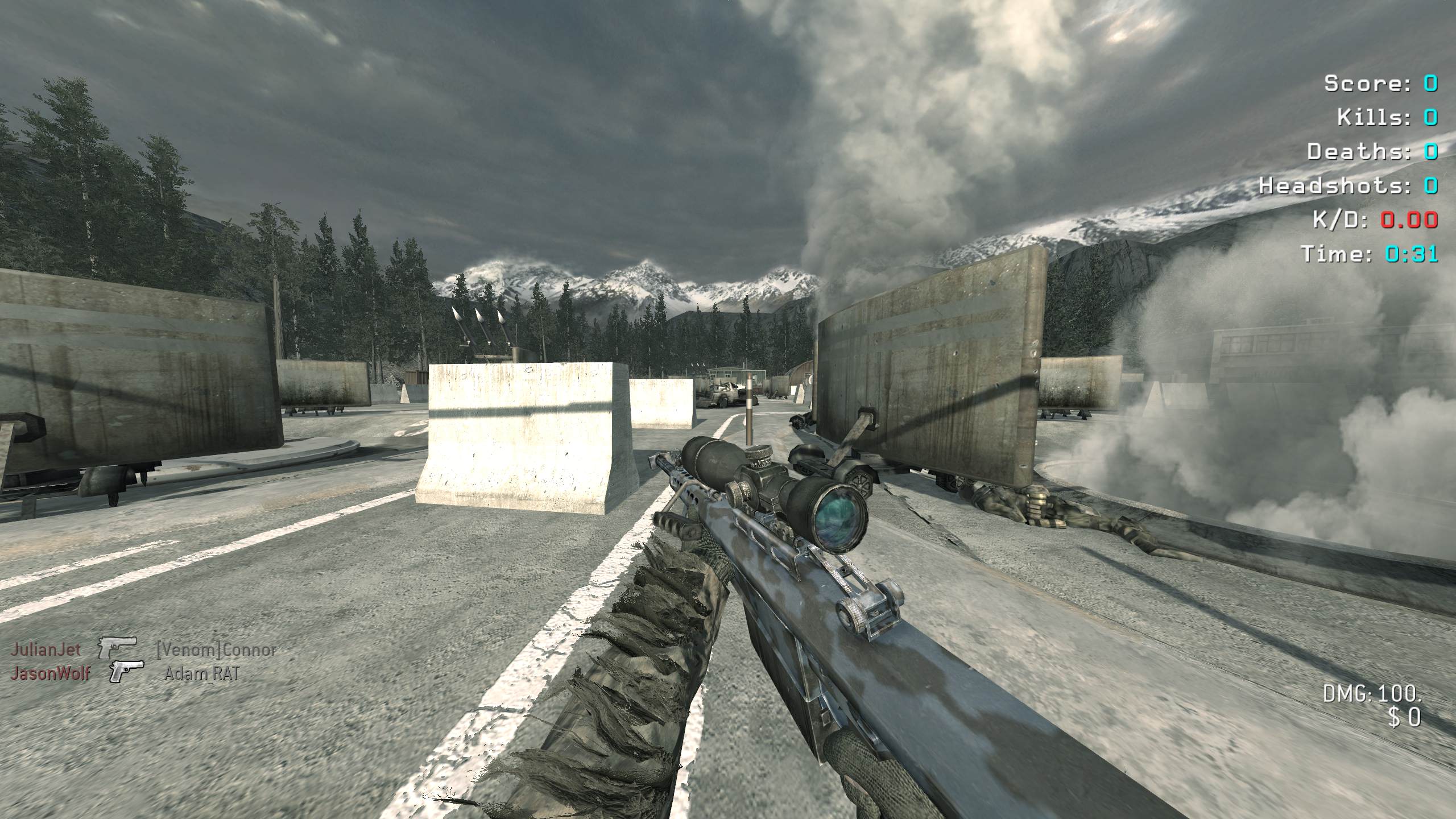Select JulianJet in the kill feed
The height and width of the screenshot is (819, 1456).
point(45,649)
